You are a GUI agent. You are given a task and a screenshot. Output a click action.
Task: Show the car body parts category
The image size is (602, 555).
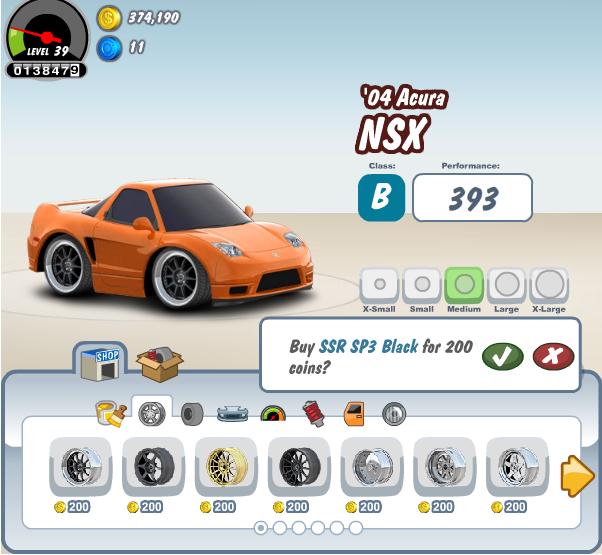232,412
